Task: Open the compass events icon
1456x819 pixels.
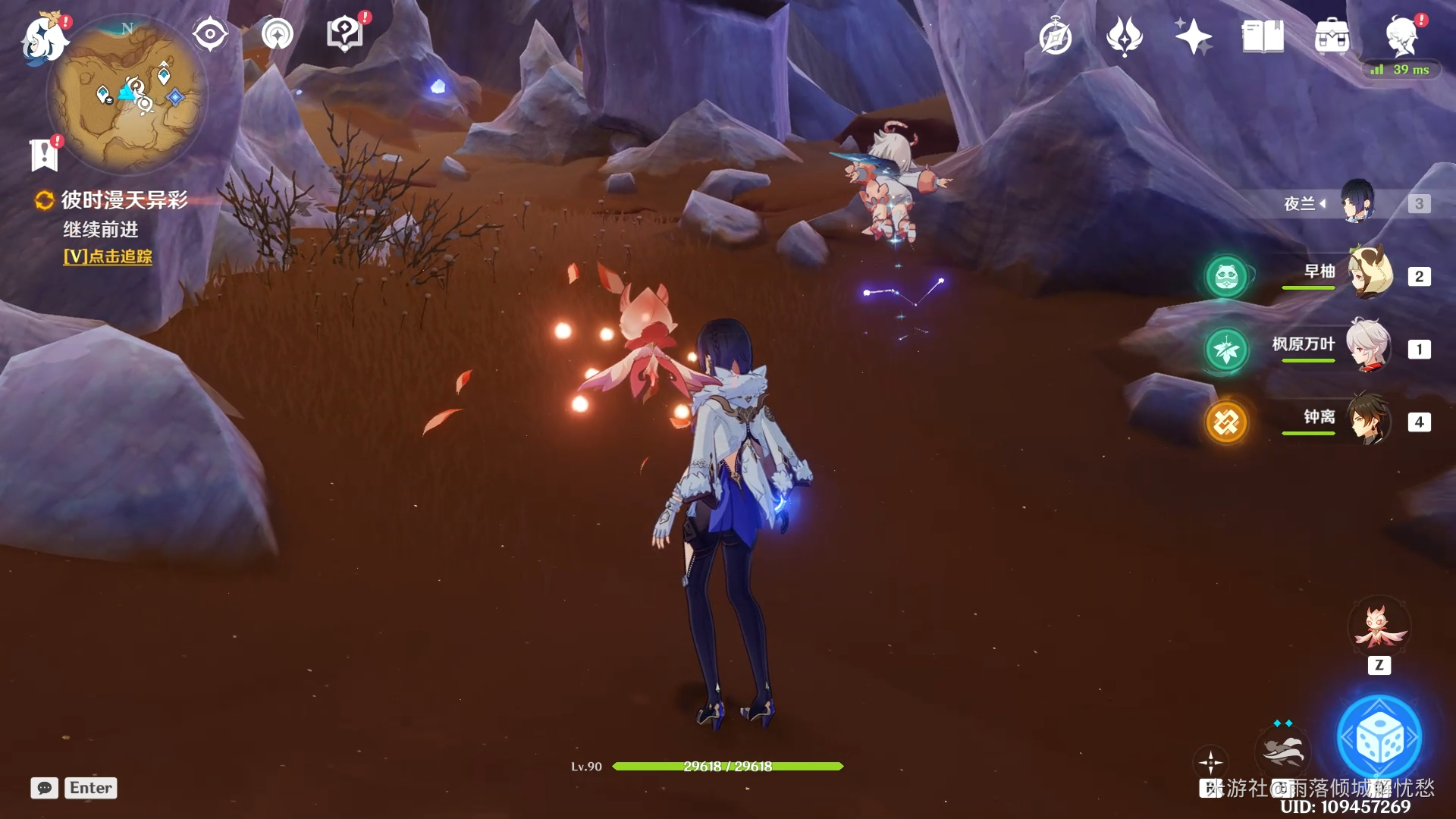Action: point(1055,36)
